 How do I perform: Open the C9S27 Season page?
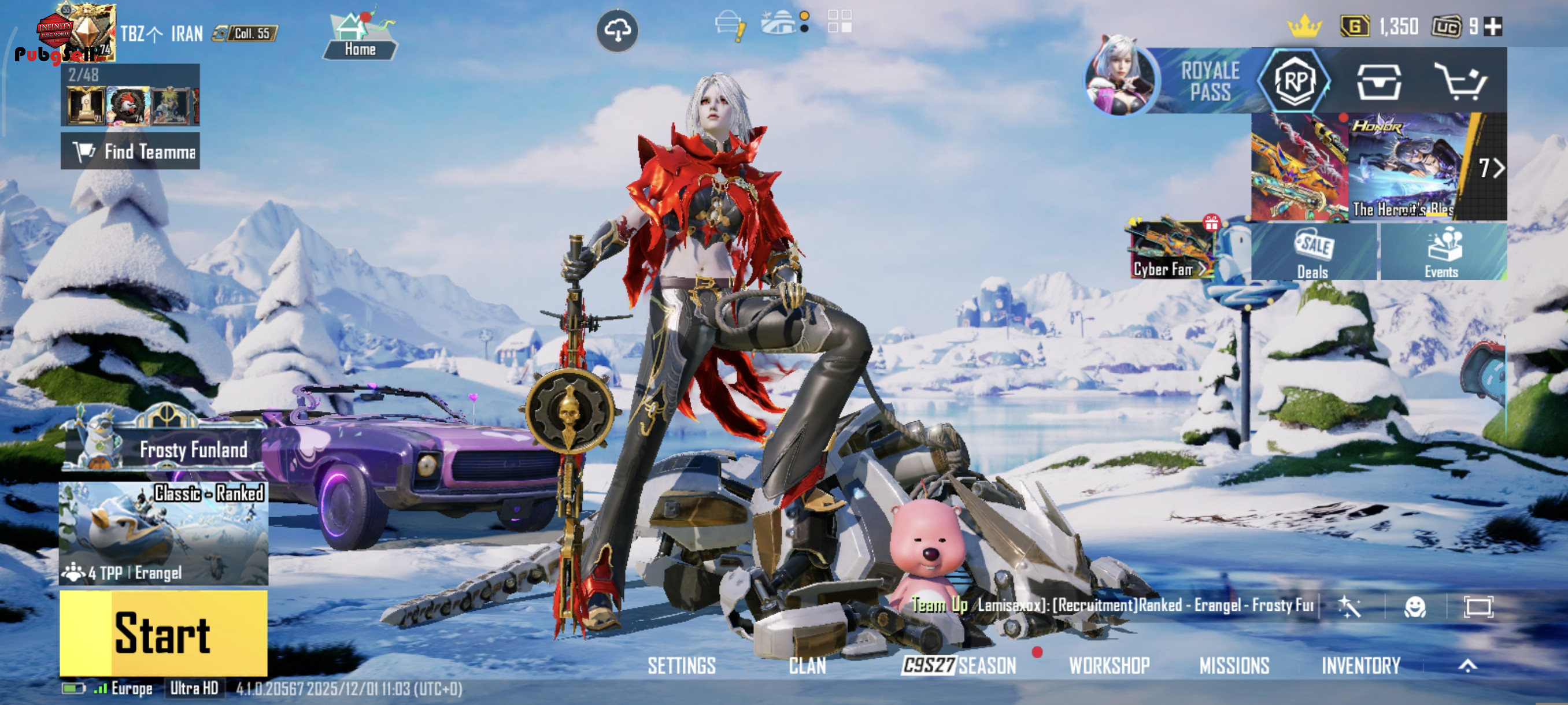[959, 665]
